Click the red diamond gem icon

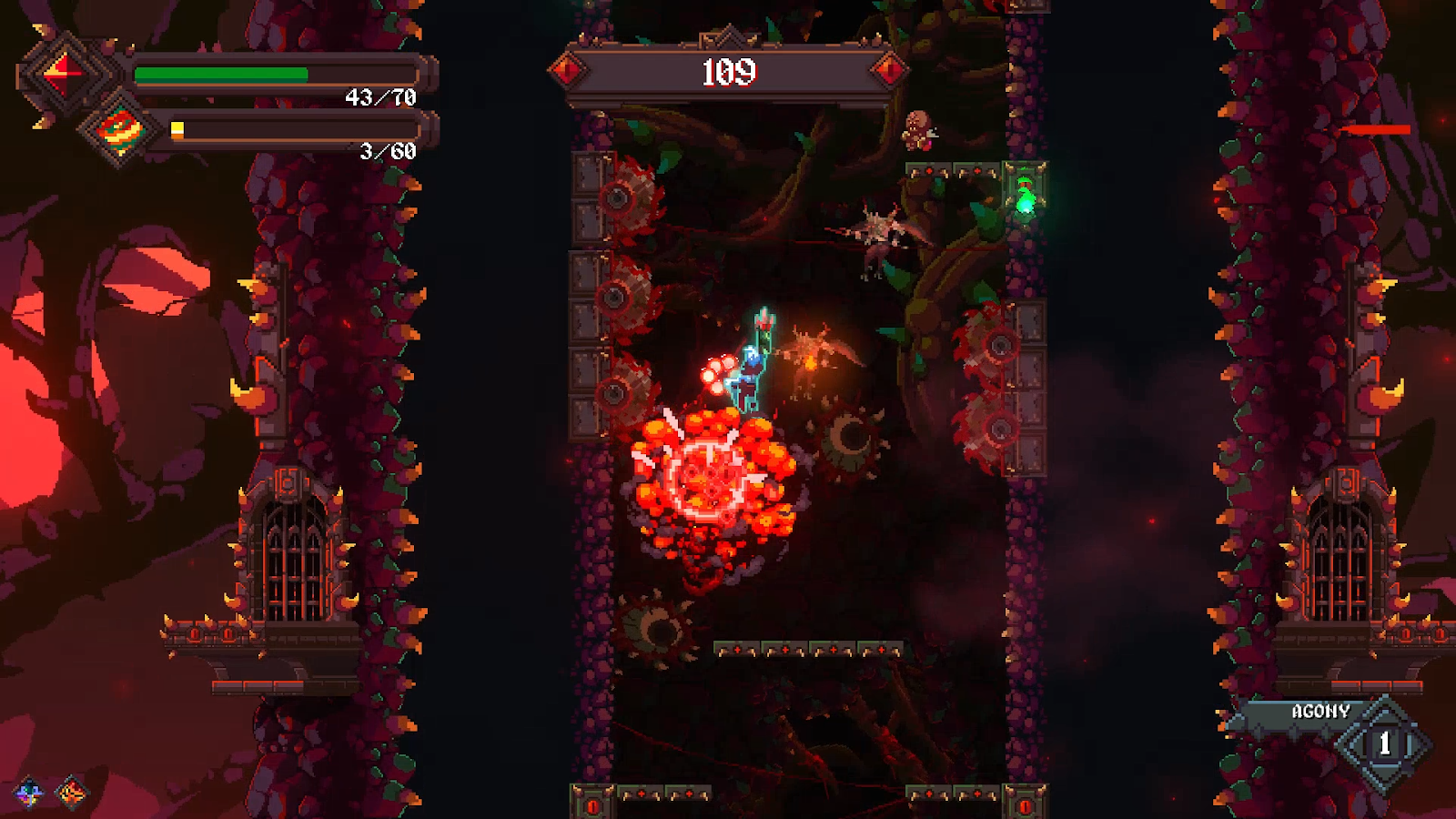pos(62,73)
